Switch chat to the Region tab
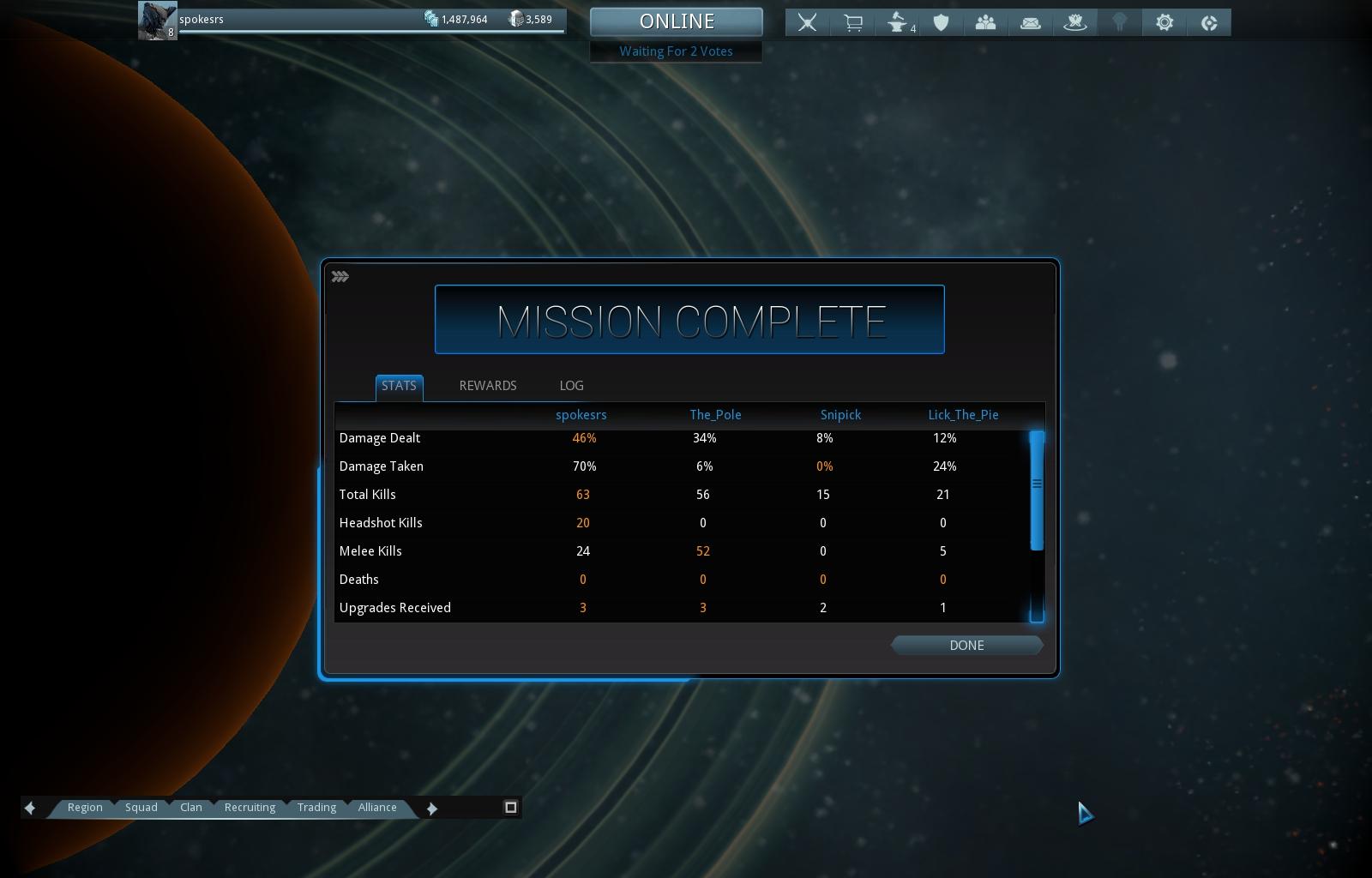The image size is (1372, 878). point(85,808)
